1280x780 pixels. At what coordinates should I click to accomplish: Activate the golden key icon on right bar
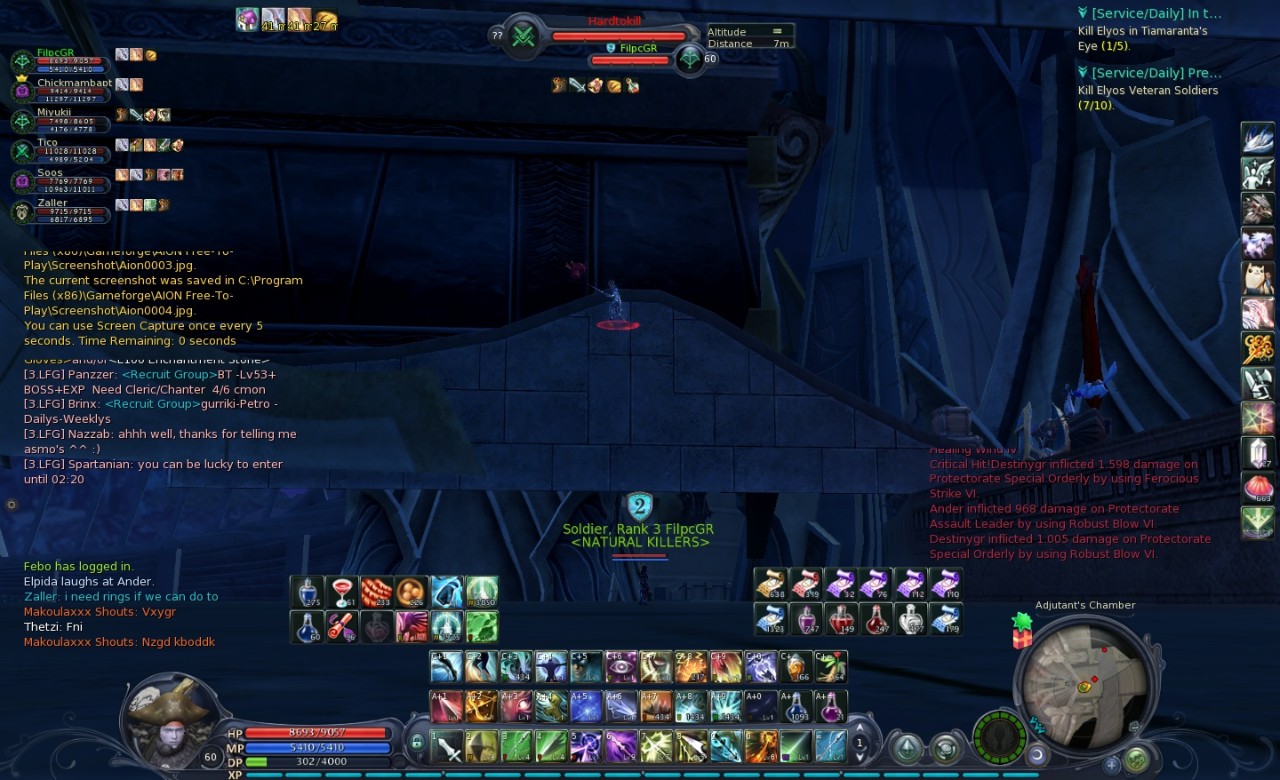coord(1257,347)
